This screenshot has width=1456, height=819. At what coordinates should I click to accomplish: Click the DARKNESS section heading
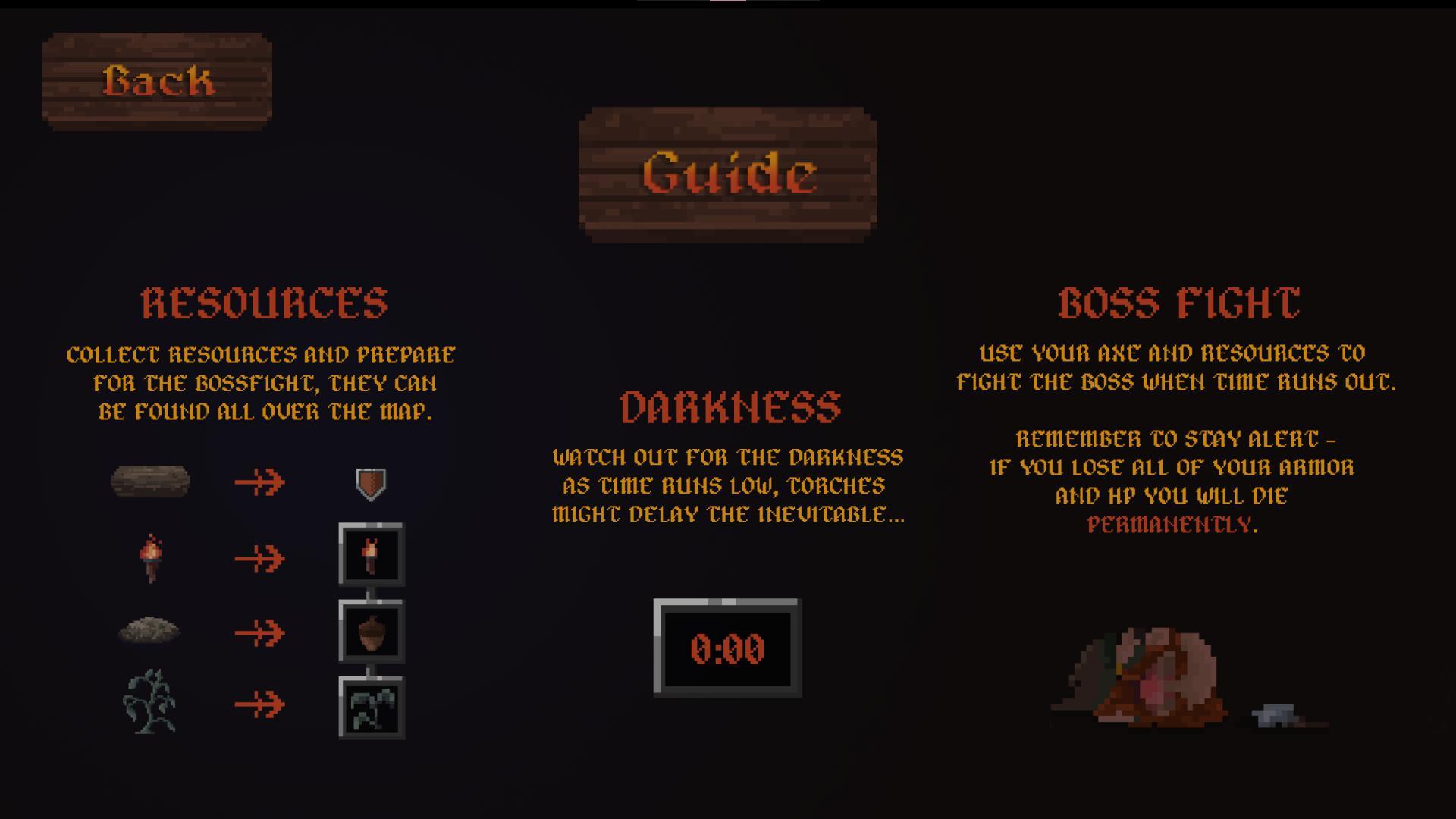pos(730,408)
